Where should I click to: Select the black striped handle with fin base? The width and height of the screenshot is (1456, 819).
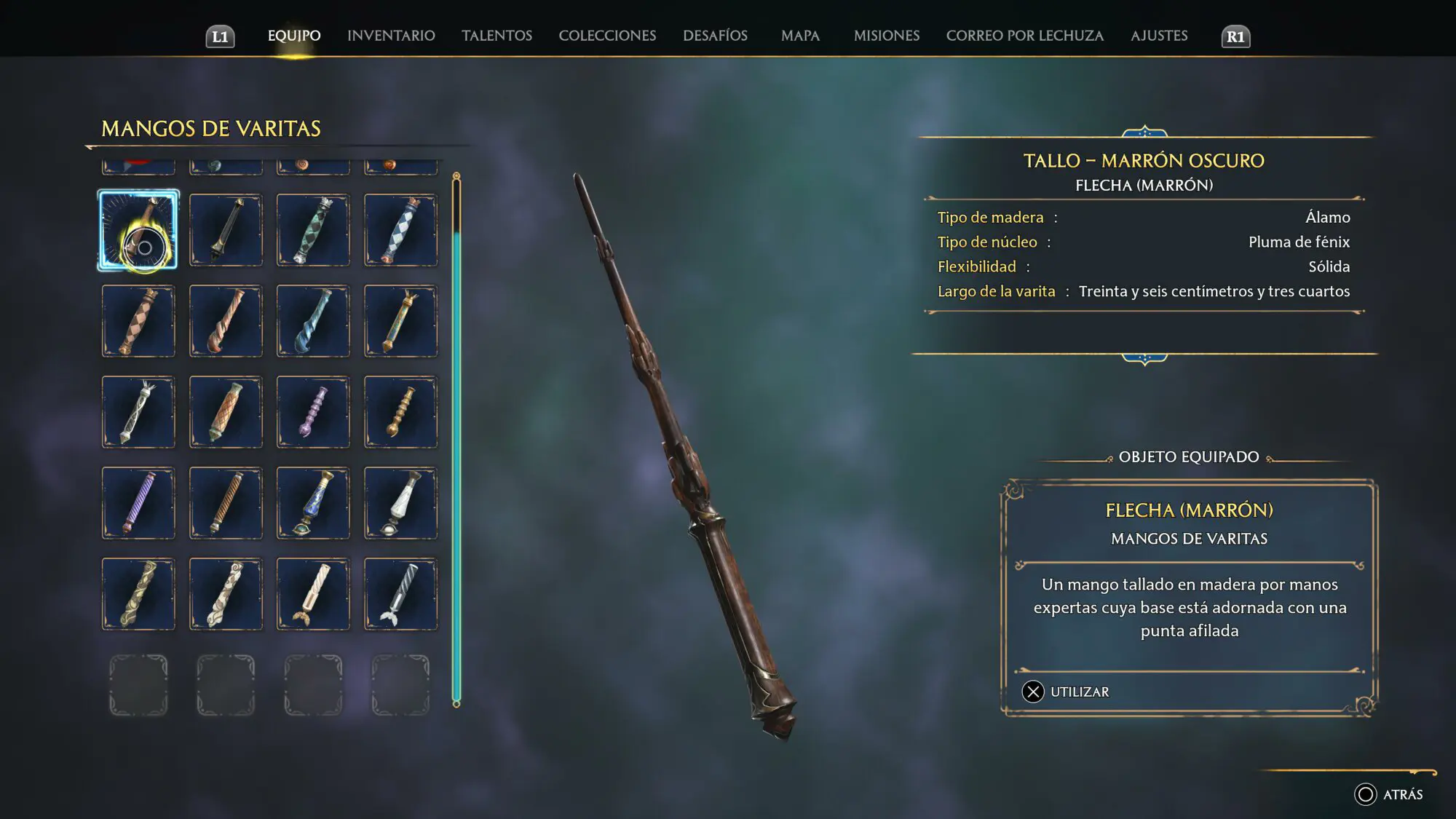coord(400,594)
